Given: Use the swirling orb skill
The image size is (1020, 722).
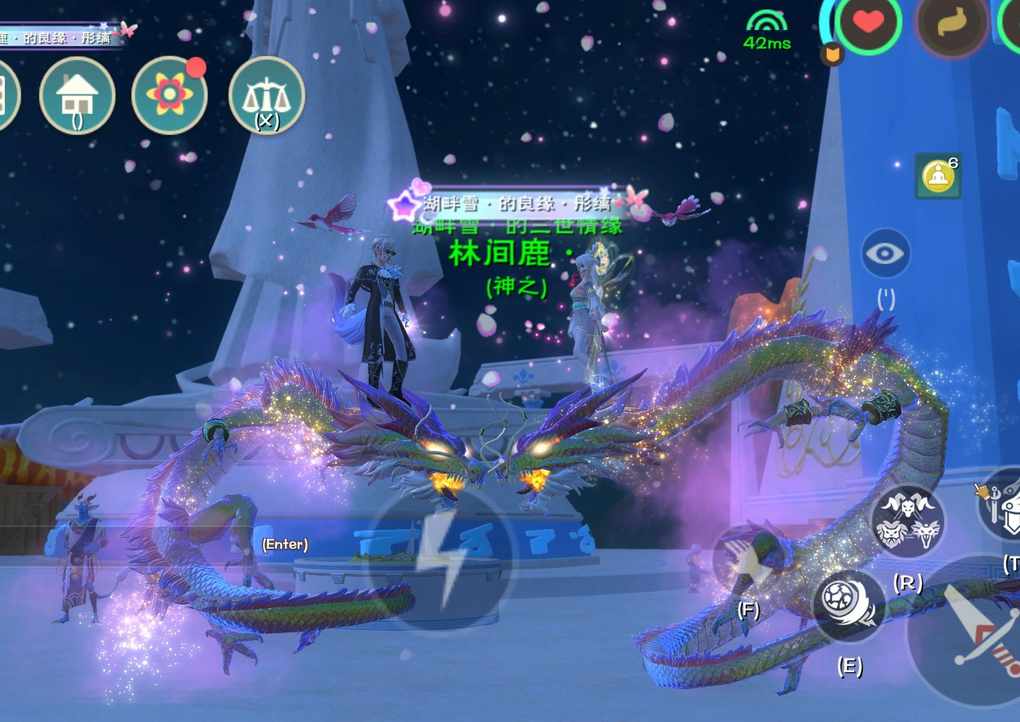Looking at the screenshot, I should click(x=849, y=606).
